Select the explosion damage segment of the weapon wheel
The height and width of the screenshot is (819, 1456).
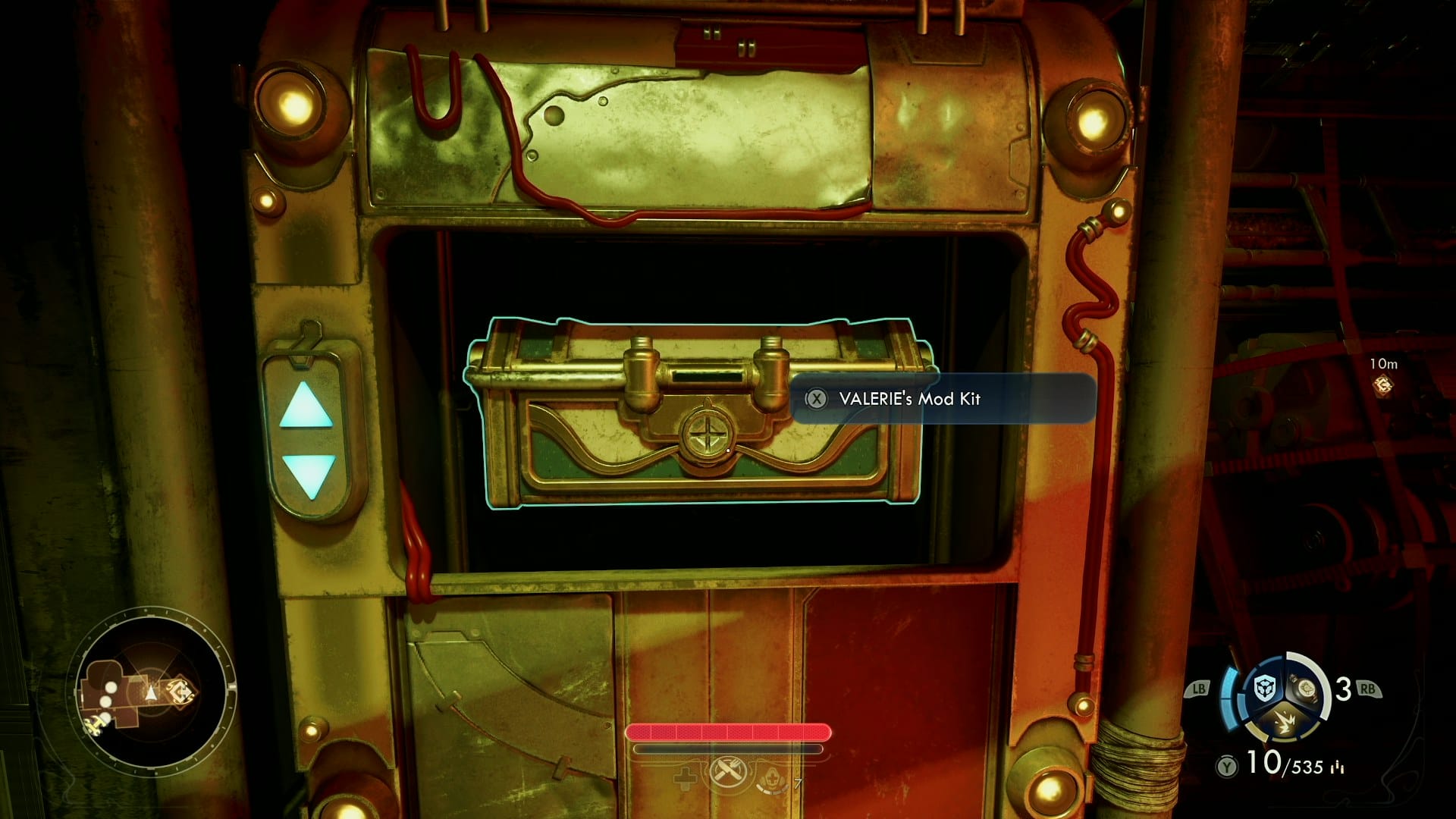[x=1285, y=722]
